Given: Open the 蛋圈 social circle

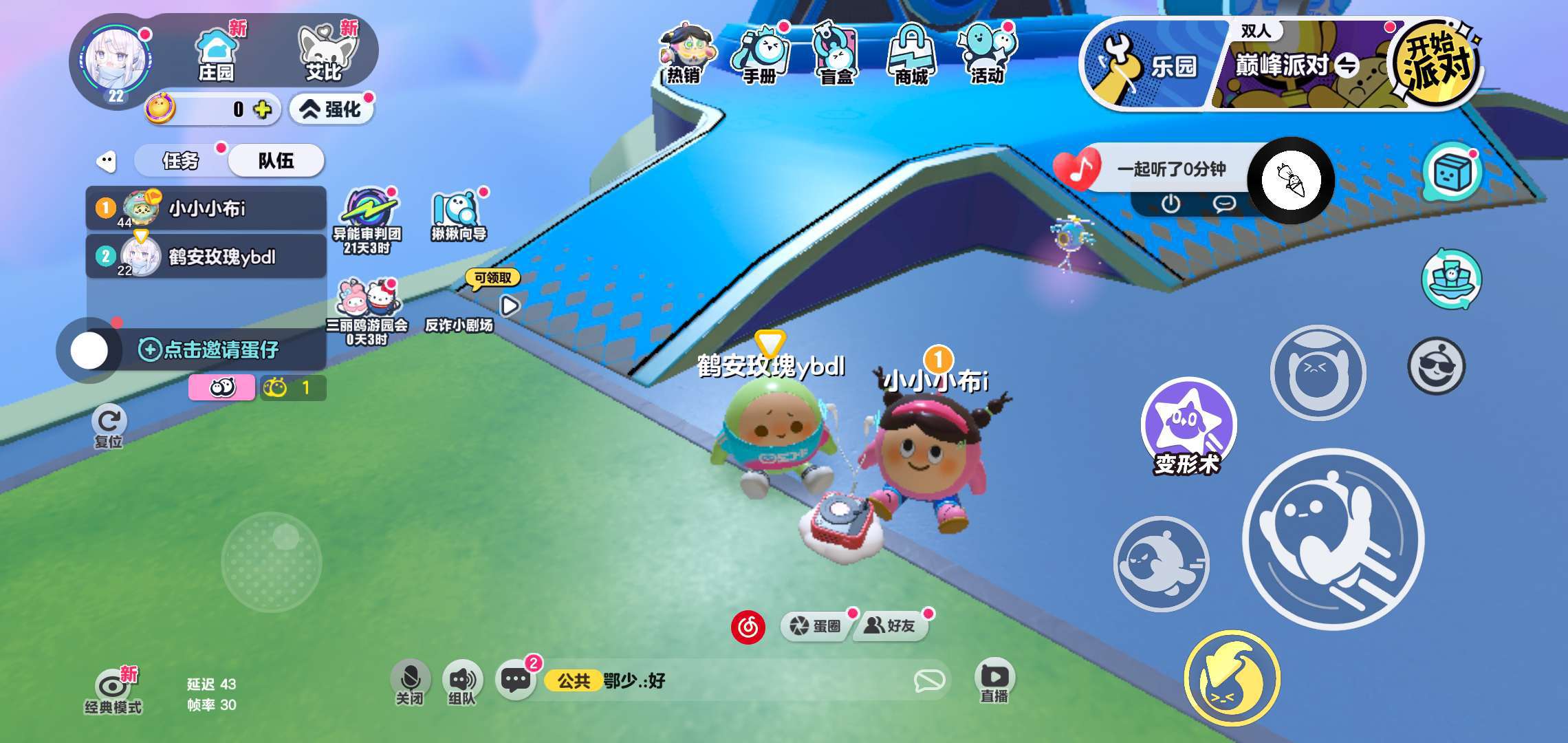Looking at the screenshot, I should (816, 626).
